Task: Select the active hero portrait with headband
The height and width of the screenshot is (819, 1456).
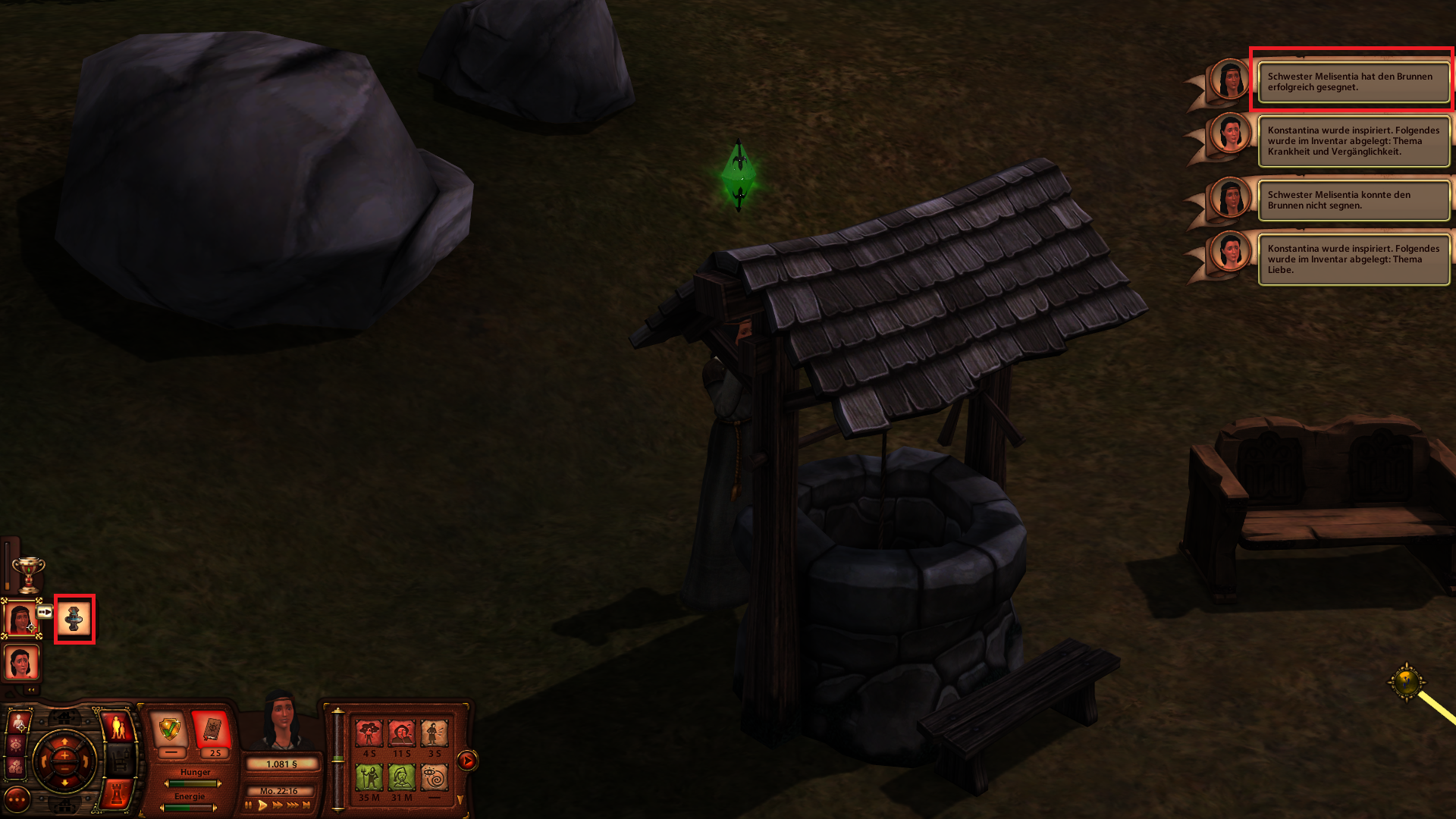Action: pyautogui.click(x=20, y=619)
